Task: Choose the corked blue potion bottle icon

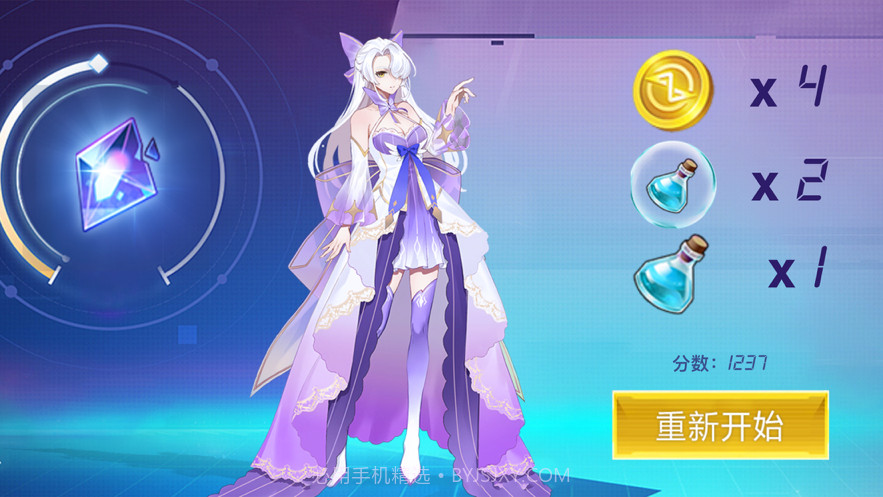Action: (670, 268)
